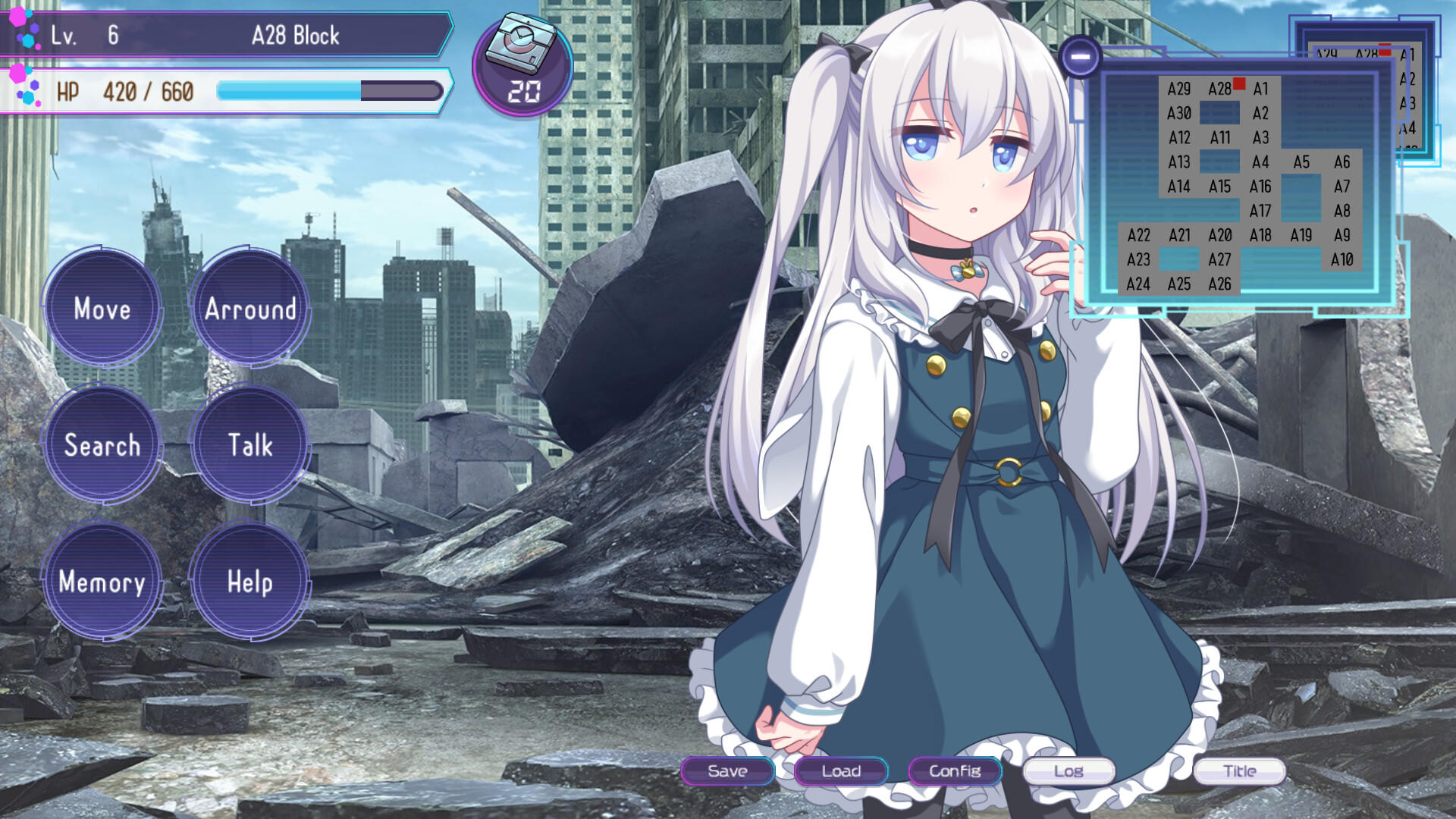The width and height of the screenshot is (1456, 819).
Task: Open the Talk command
Action: click(x=251, y=447)
